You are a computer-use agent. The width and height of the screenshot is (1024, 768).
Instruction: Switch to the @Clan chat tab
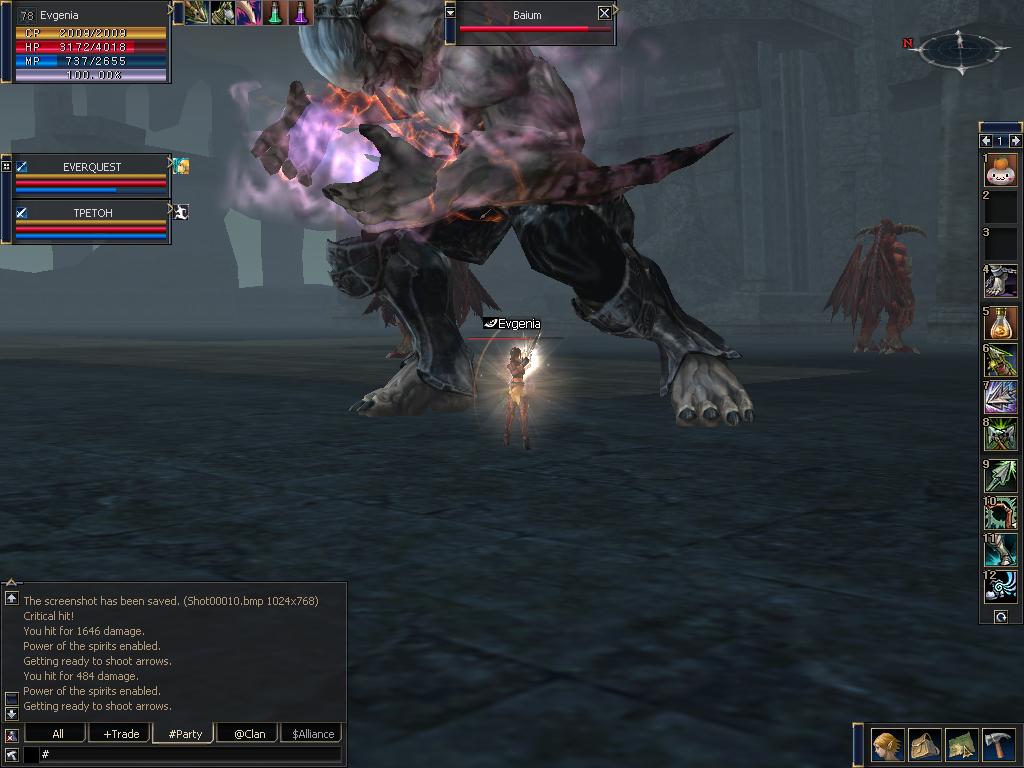(x=249, y=733)
